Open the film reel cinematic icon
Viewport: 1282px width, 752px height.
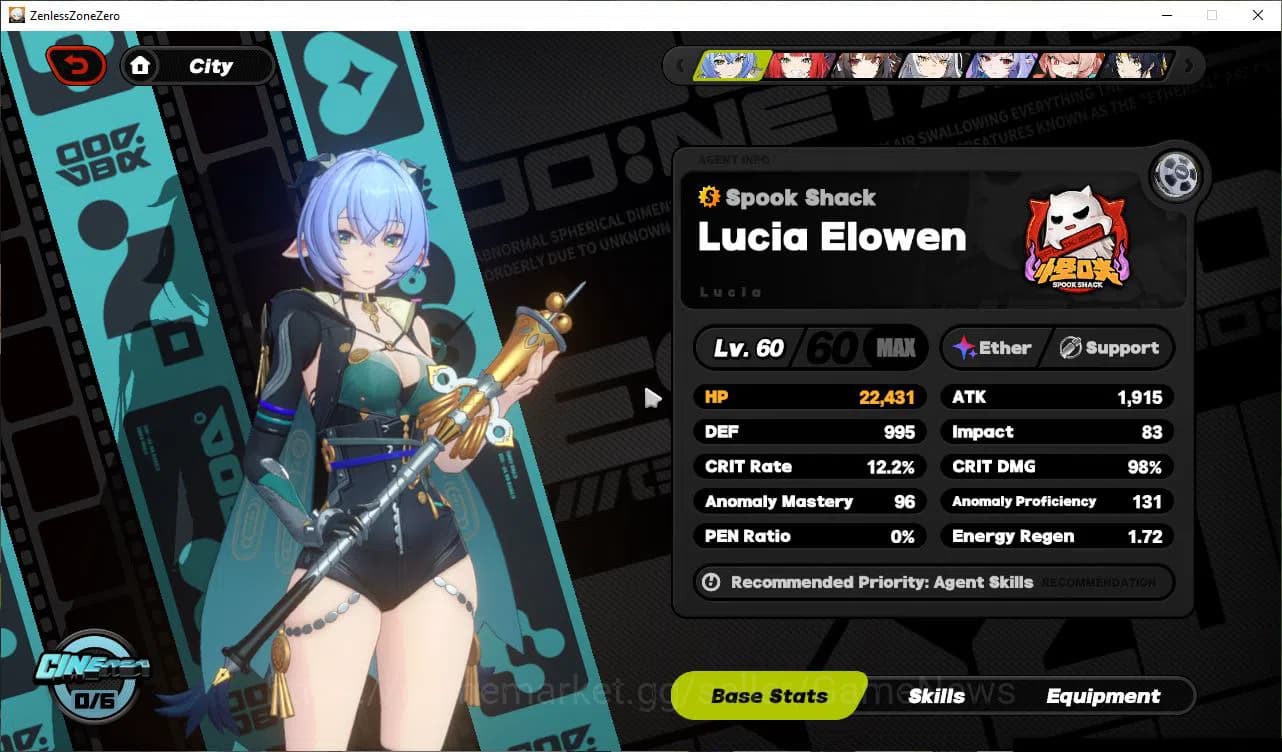1176,175
